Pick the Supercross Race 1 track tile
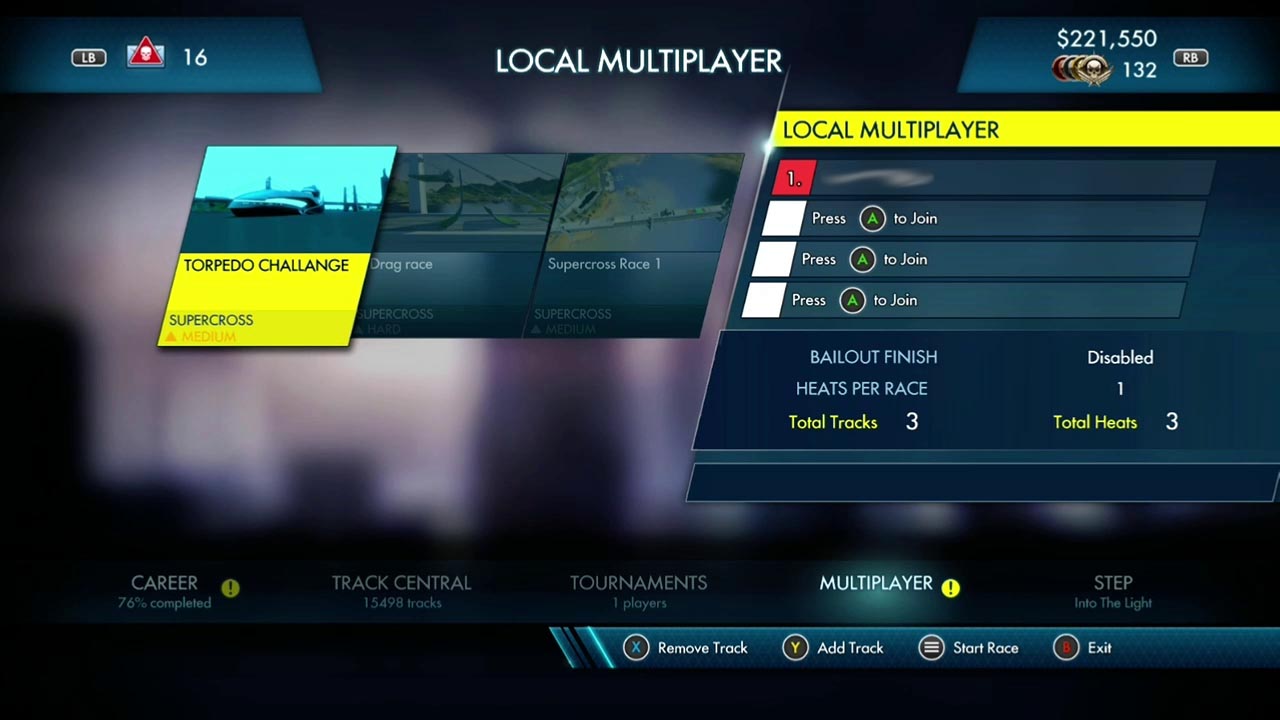 635,250
